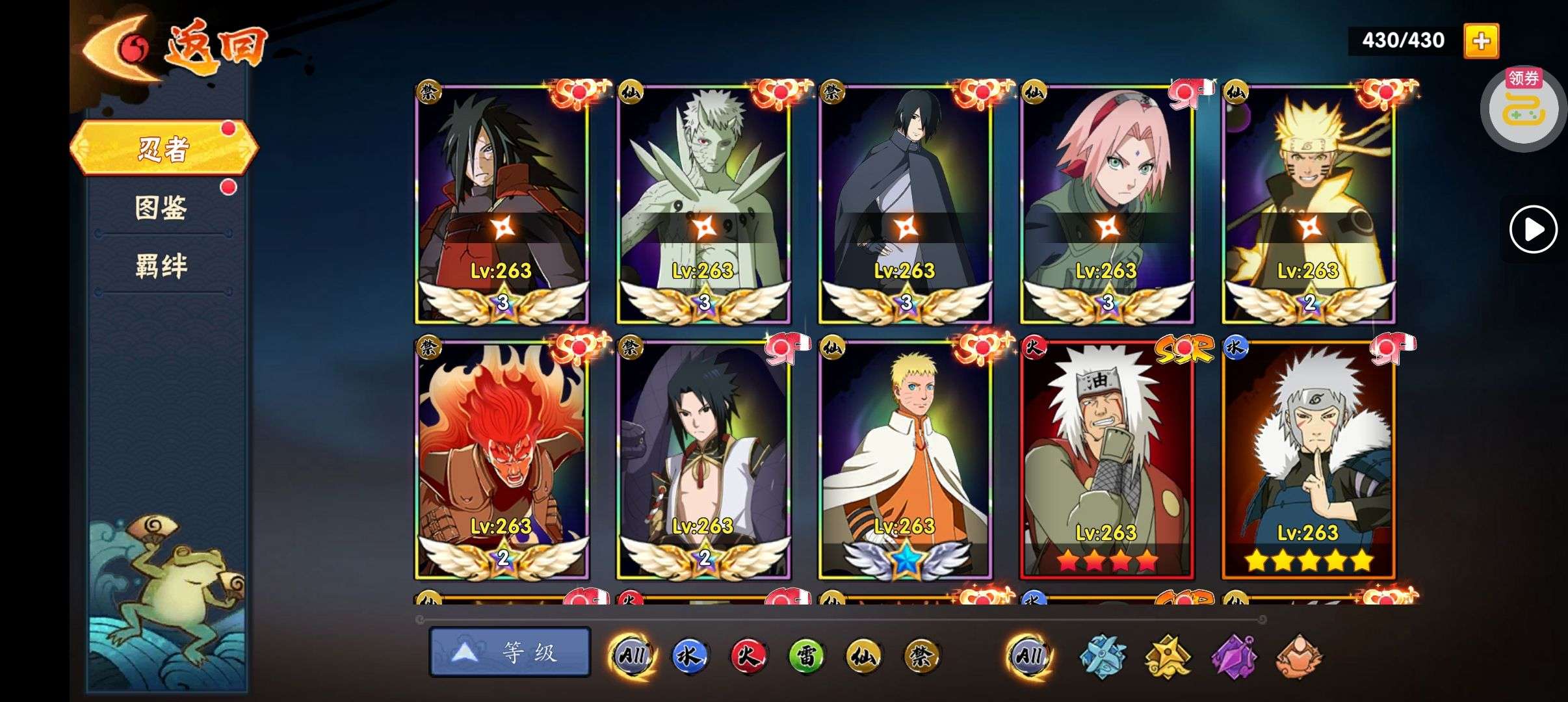Filter ninjas by 禁 forbidden type
This screenshot has width=1568, height=702.
tap(922, 655)
